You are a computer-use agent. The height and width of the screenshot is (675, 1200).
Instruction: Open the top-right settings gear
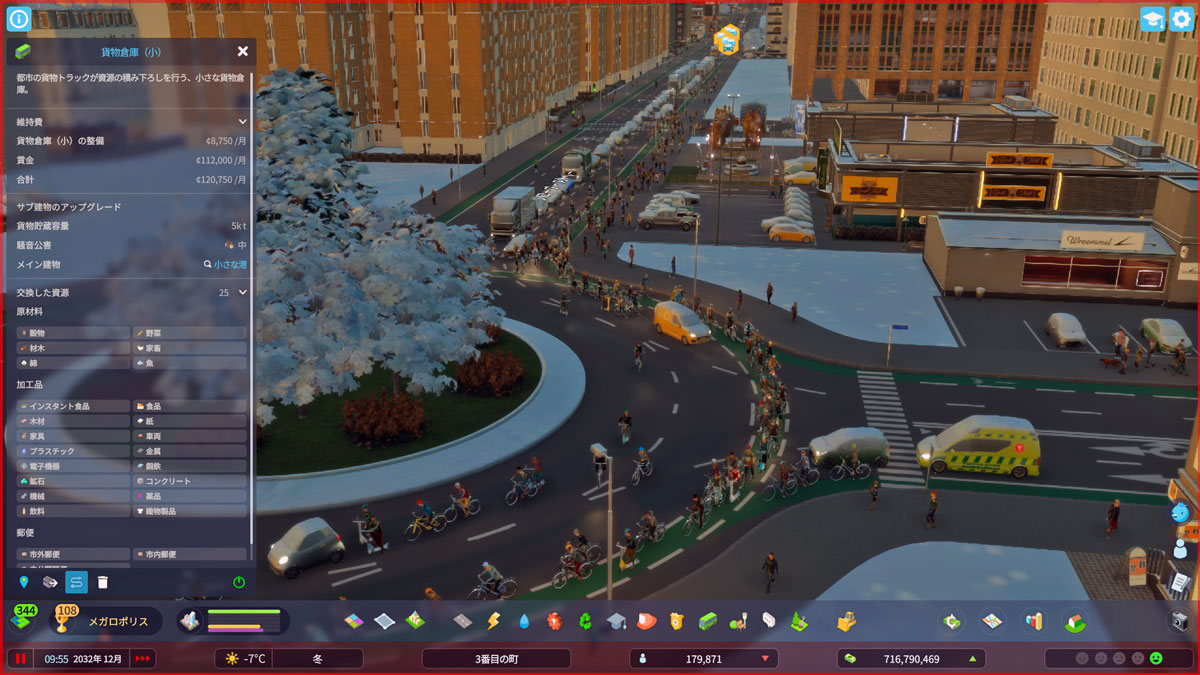(x=1181, y=19)
